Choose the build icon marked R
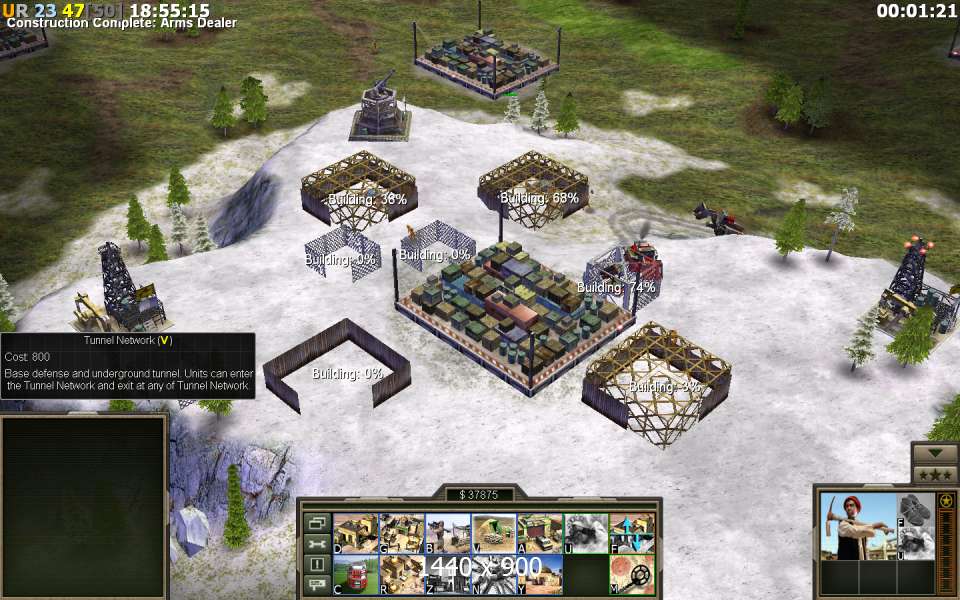 402,575
